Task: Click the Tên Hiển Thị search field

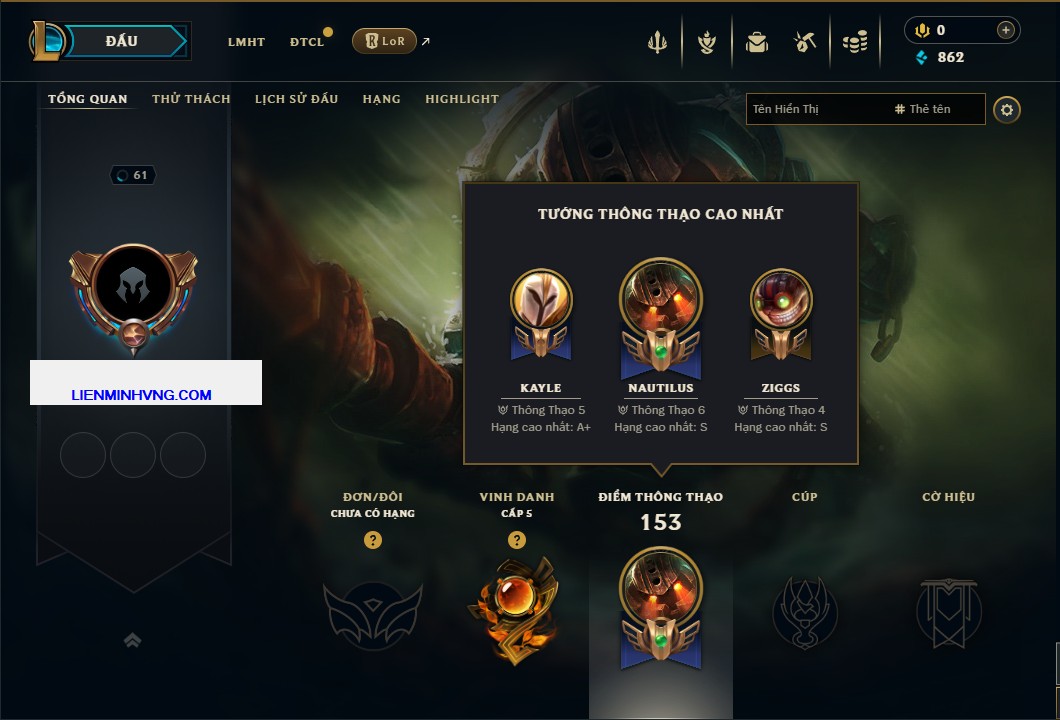Action: click(815, 109)
